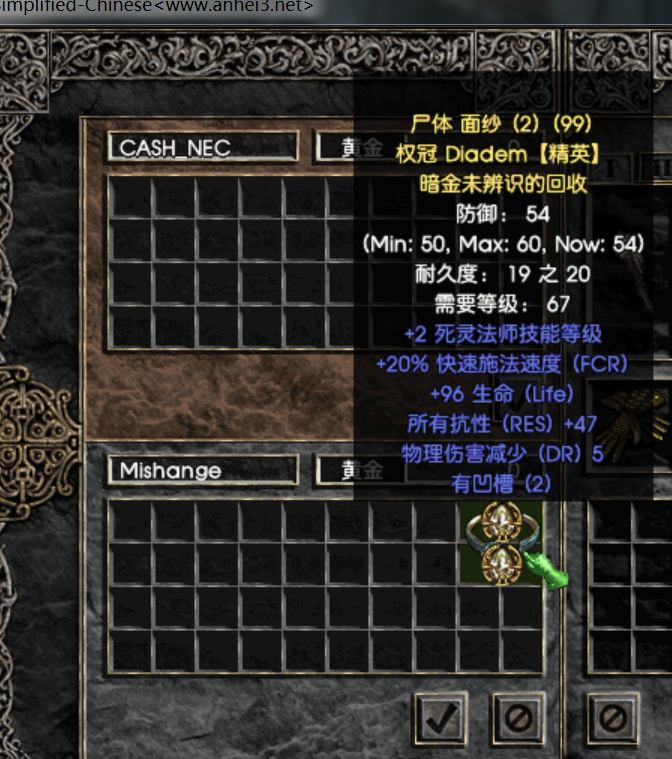
Task: Cancel trade using button beside the checkmark
Action: pyautogui.click(x=518, y=717)
